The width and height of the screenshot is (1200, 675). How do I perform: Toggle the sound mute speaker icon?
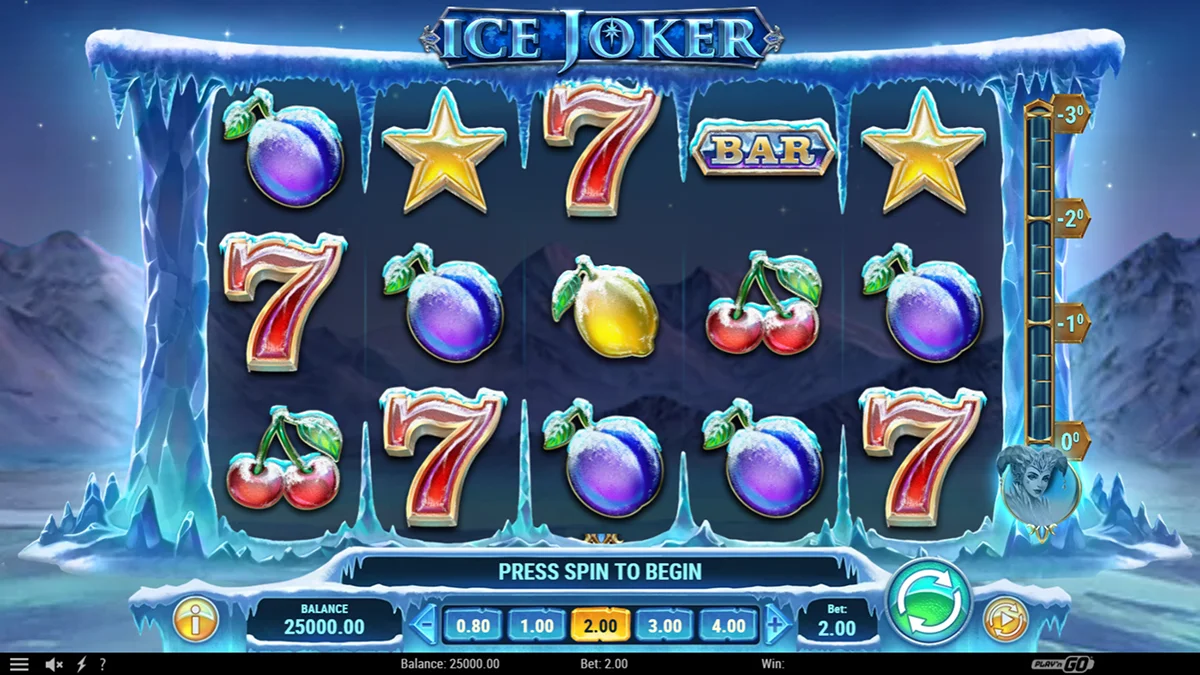click(54, 664)
